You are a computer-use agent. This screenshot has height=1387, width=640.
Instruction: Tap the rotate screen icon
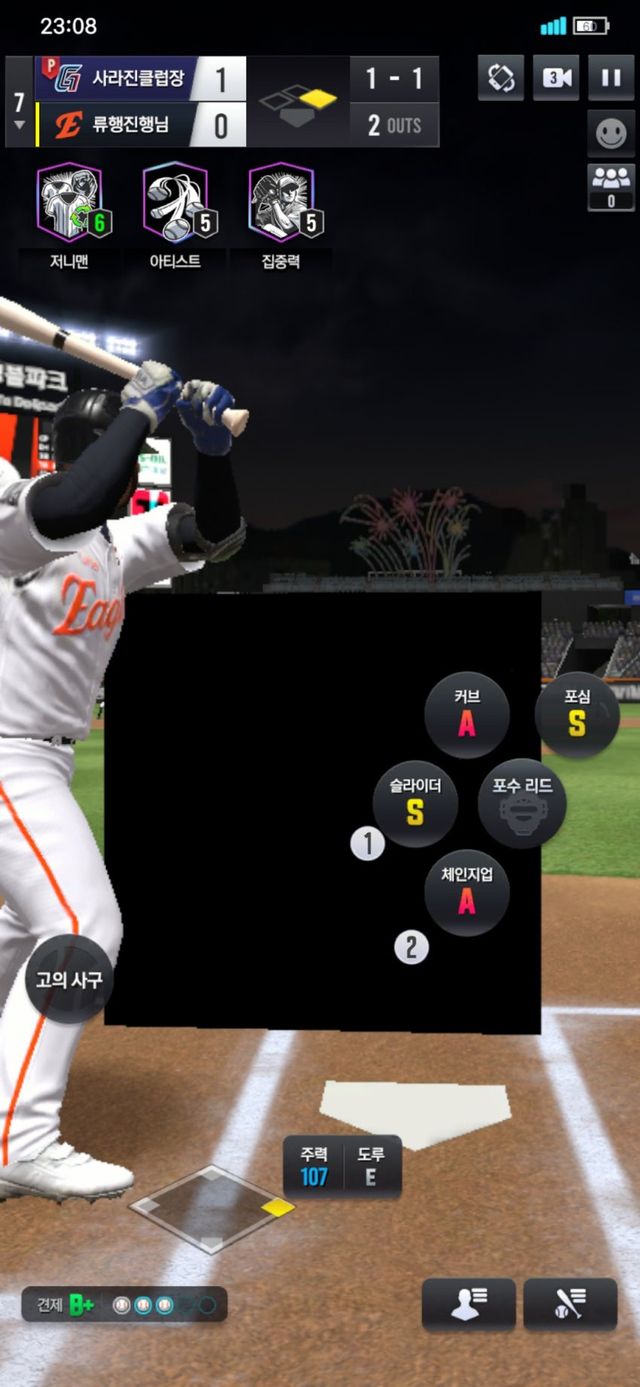(x=501, y=78)
